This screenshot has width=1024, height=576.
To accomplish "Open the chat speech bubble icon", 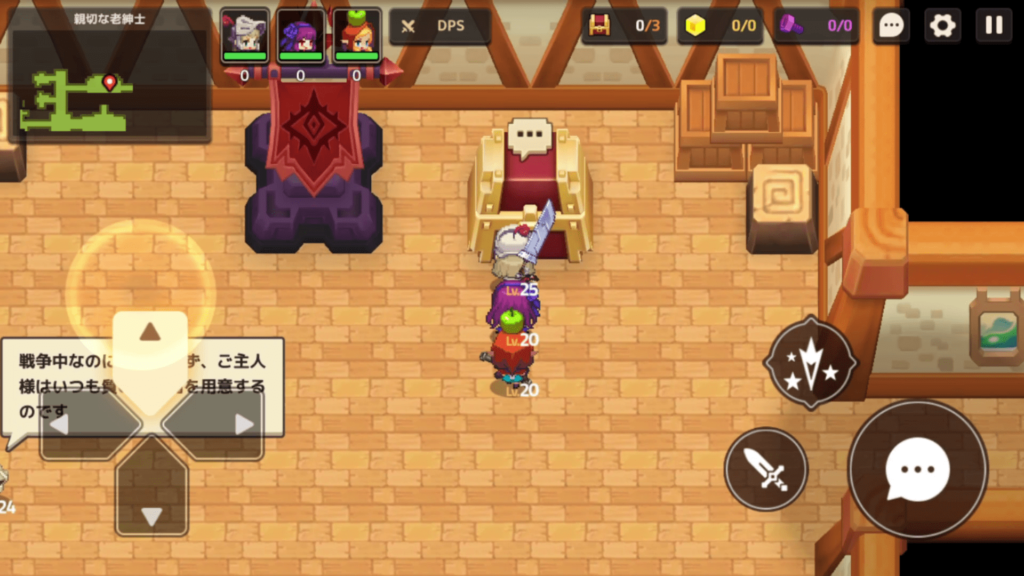I will 891,26.
